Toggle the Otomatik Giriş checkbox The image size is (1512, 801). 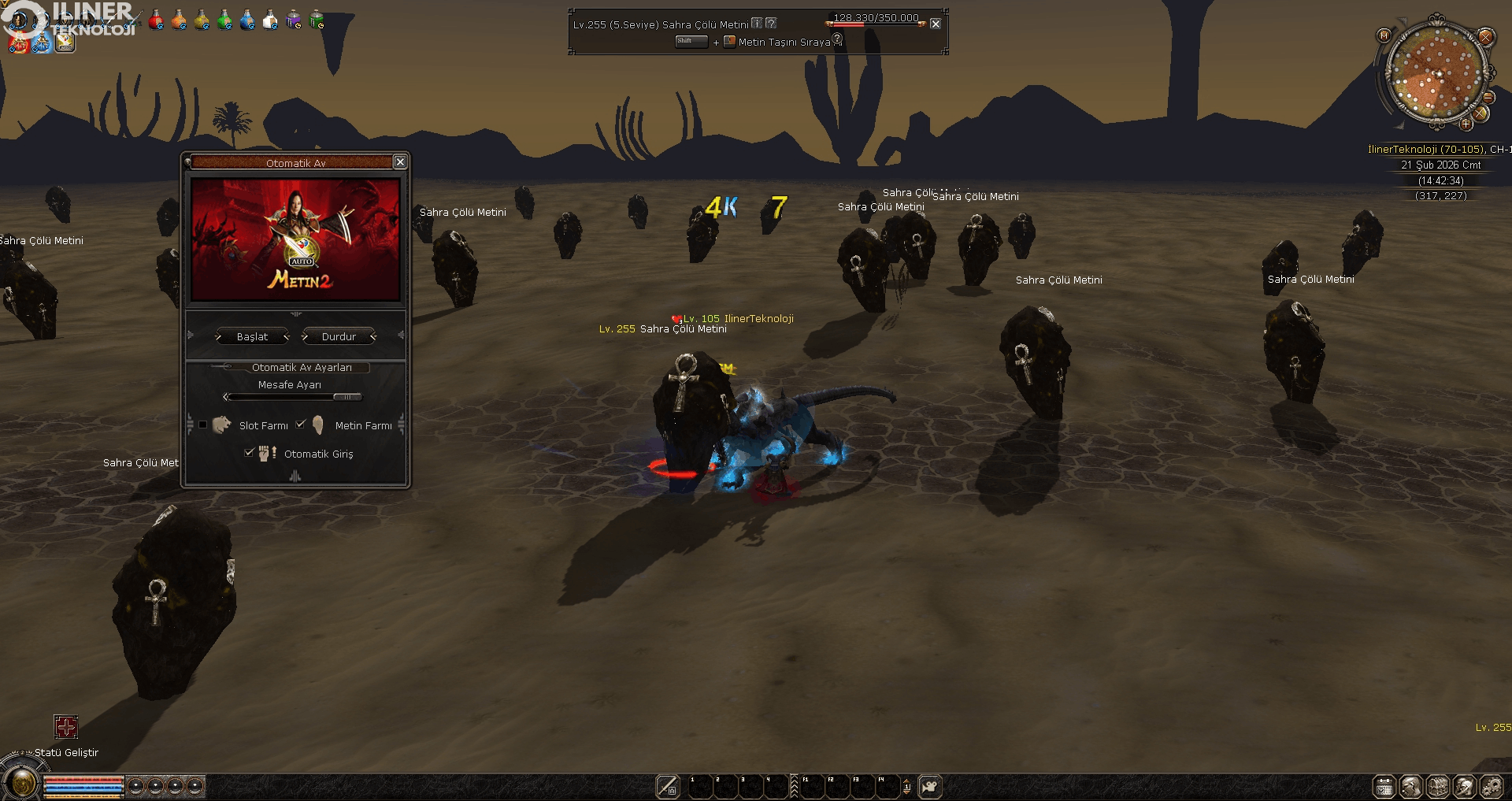click(x=249, y=453)
